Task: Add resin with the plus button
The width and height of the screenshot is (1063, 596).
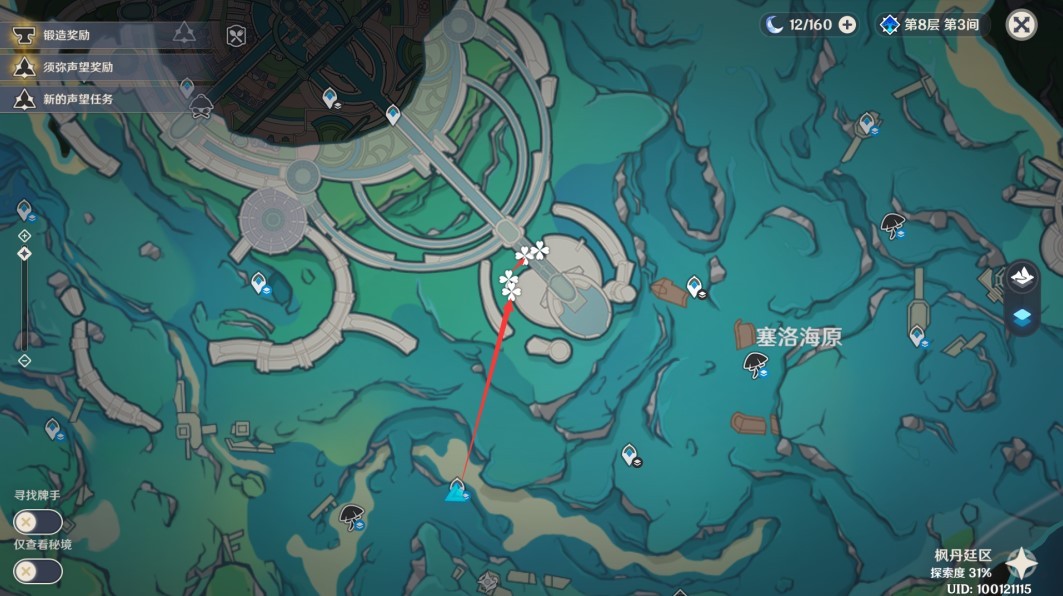Action: pos(847,25)
